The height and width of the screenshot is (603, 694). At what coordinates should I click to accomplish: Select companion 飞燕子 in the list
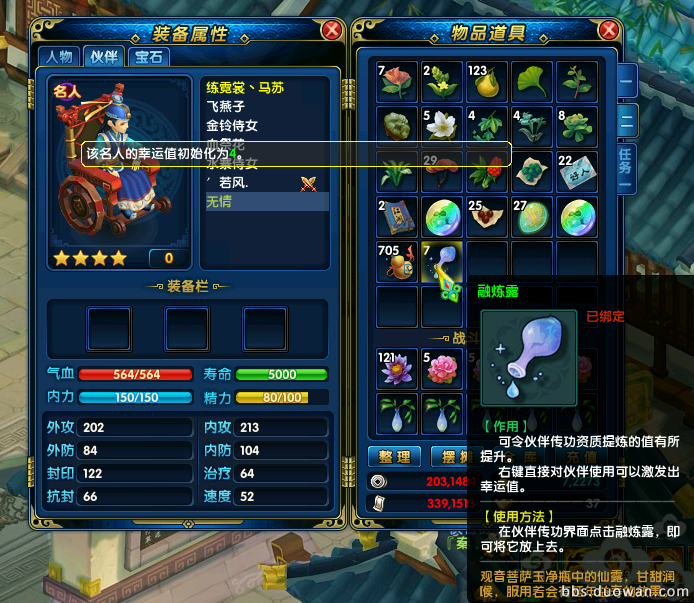224,106
